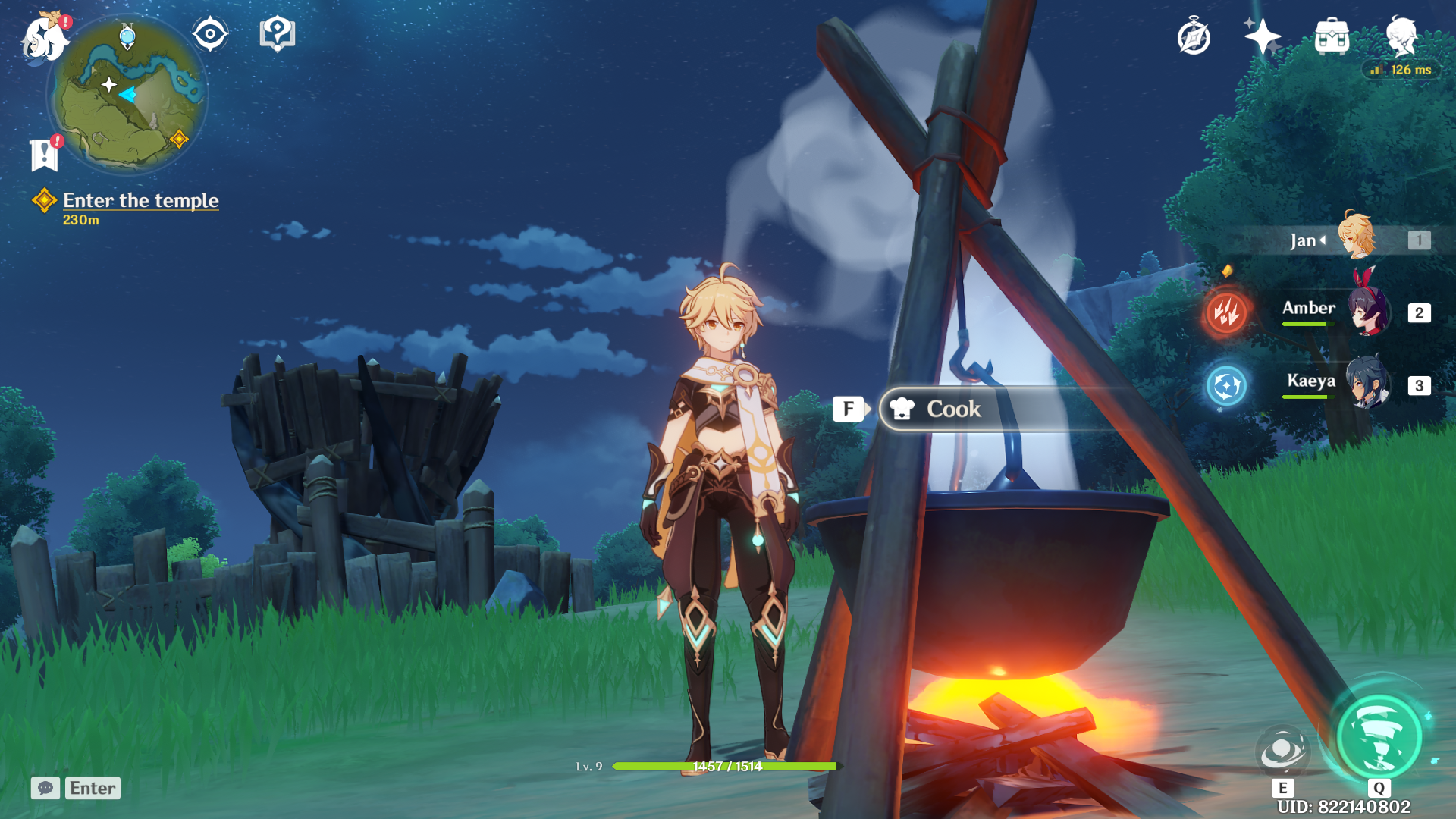The height and width of the screenshot is (819, 1456).
Task: Open the inventory backpack
Action: click(1332, 37)
